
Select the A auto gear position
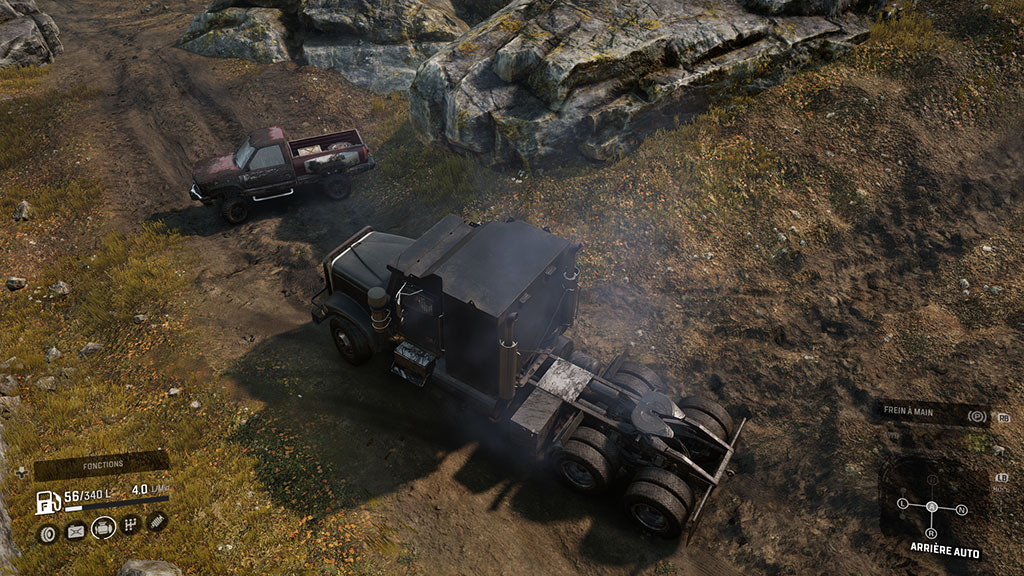[x=932, y=507]
